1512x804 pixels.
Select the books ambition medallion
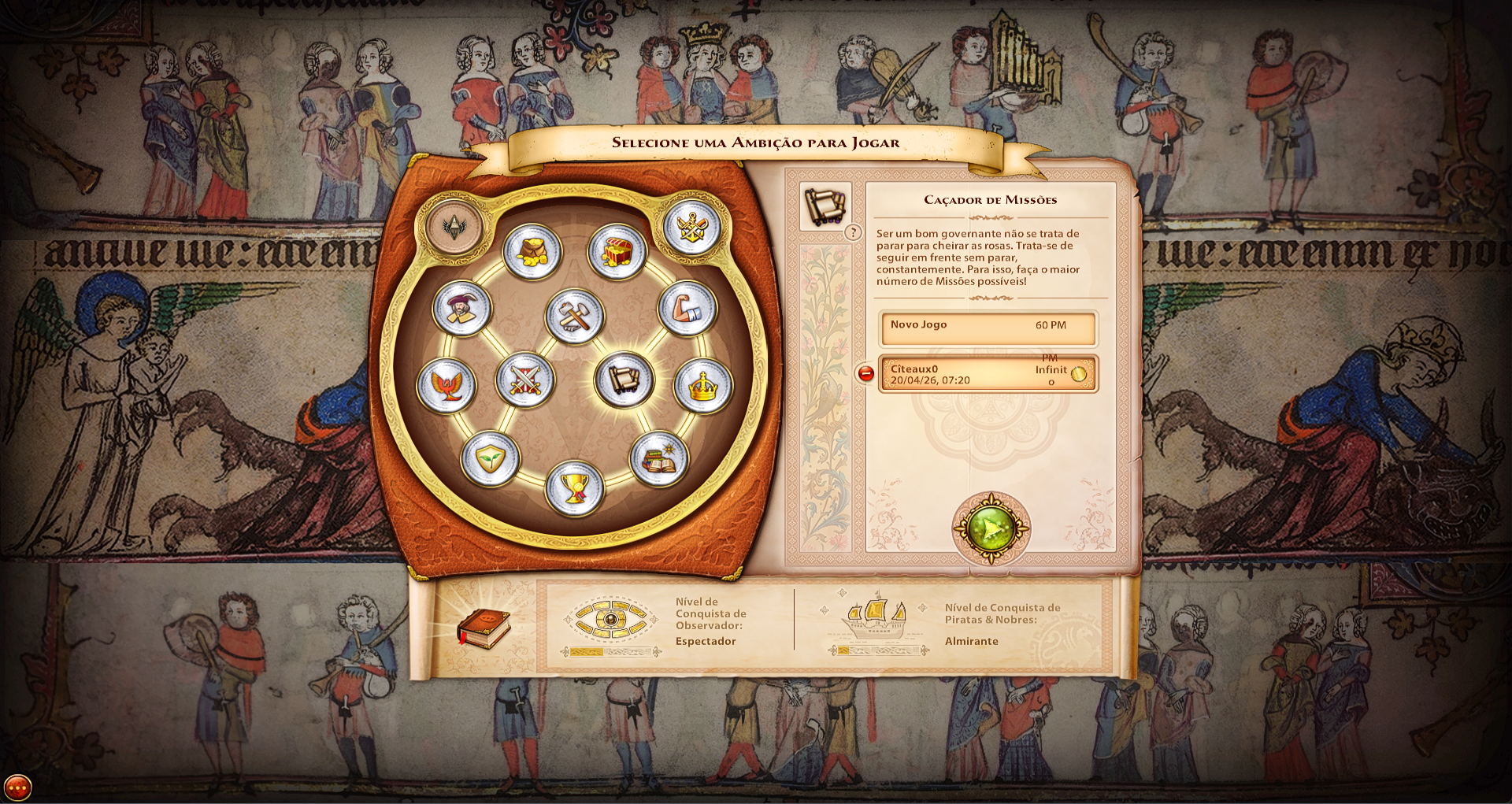[x=659, y=459]
